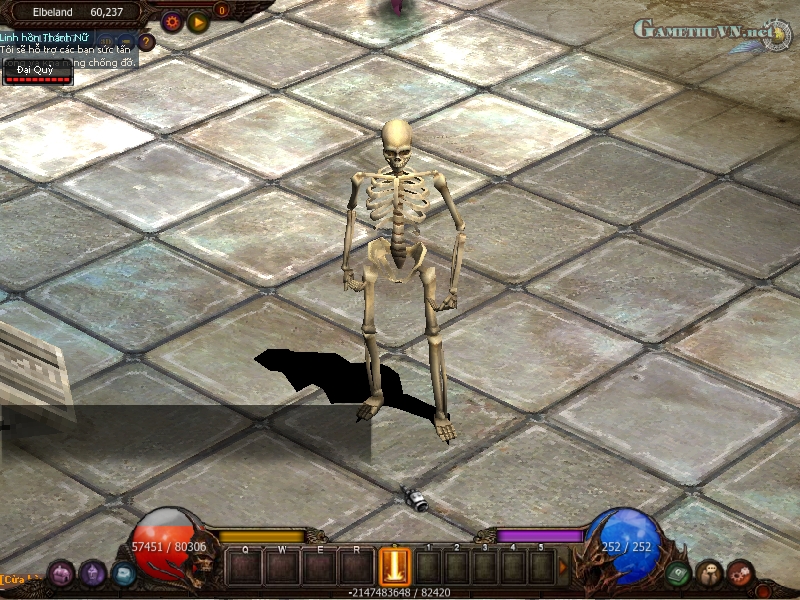Viewport: 800px width, 600px height.
Task: Click the small red orb button
Action: 764,590
